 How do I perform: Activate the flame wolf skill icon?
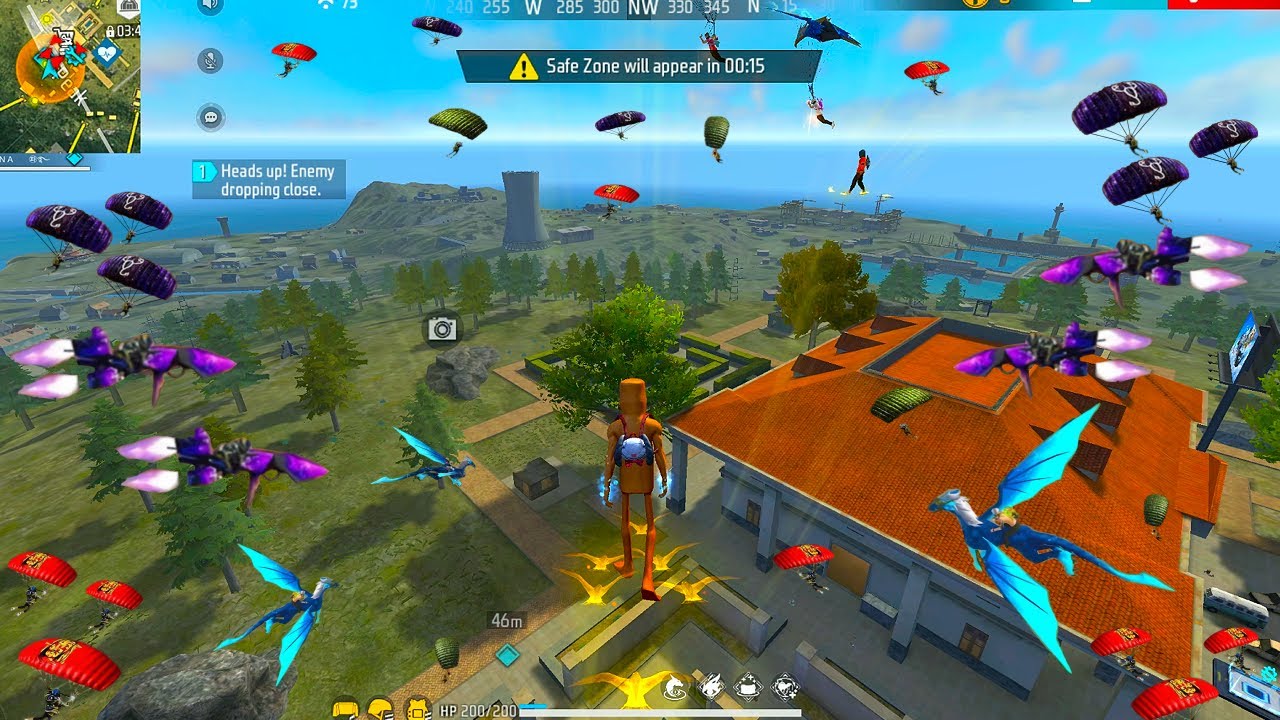(710, 686)
